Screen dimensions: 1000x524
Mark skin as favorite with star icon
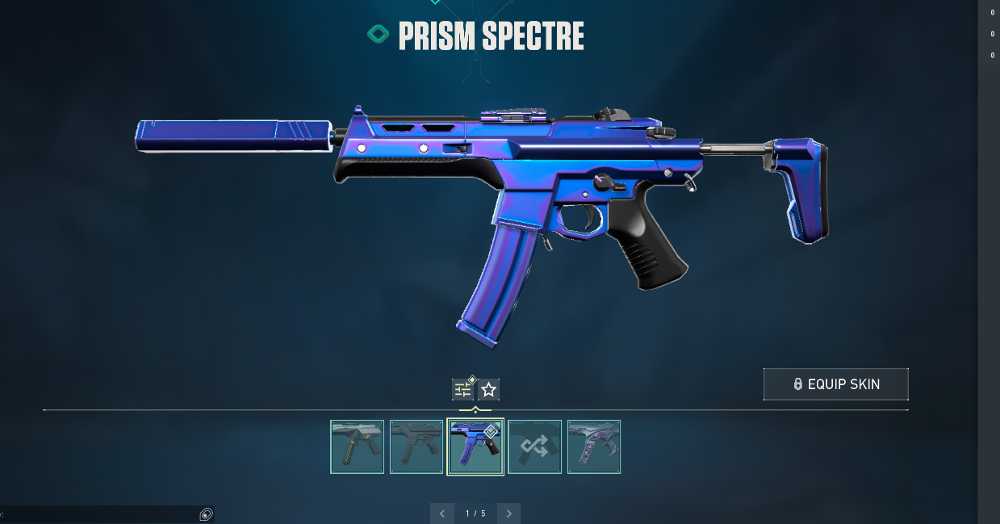point(488,389)
